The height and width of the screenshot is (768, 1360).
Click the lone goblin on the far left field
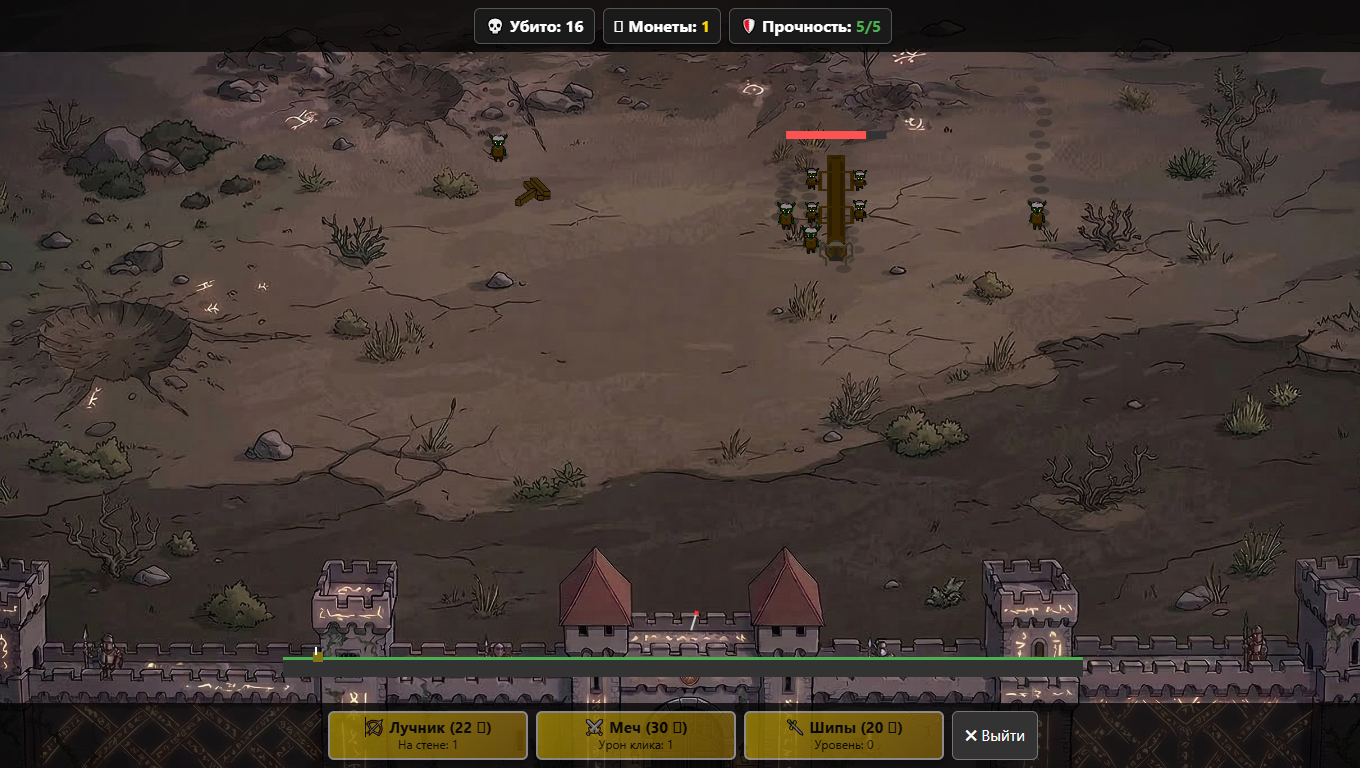[497, 147]
